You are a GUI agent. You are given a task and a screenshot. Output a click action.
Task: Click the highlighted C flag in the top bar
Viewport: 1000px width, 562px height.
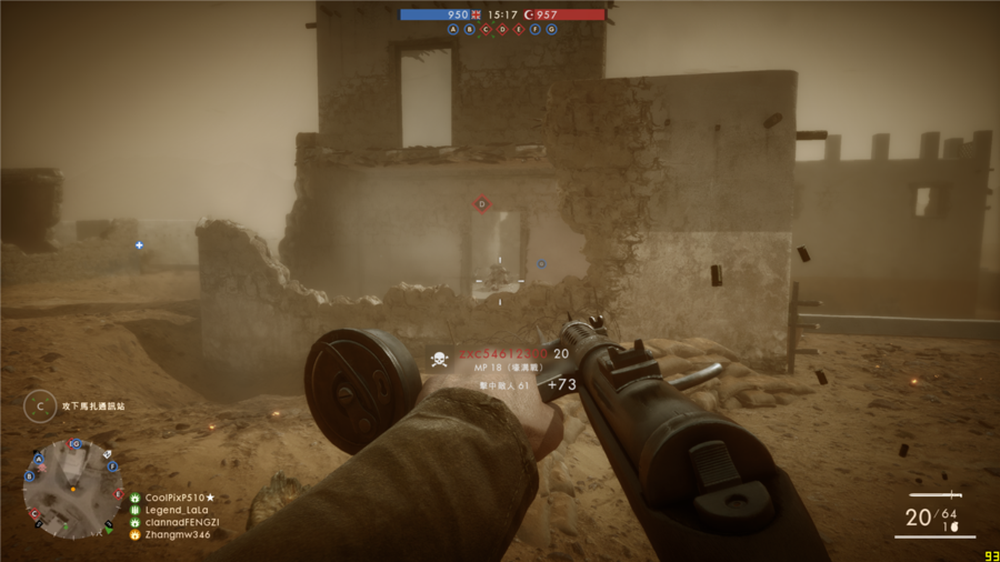[x=486, y=30]
